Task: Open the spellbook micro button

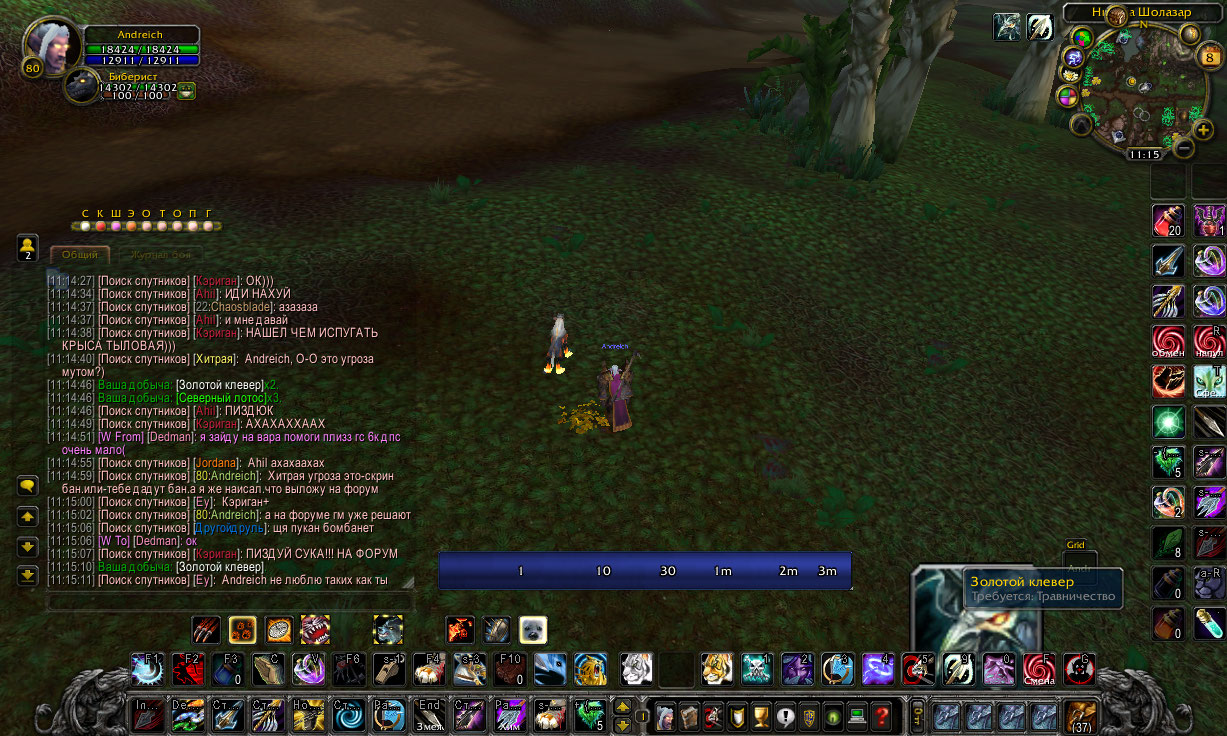Action: (688, 716)
